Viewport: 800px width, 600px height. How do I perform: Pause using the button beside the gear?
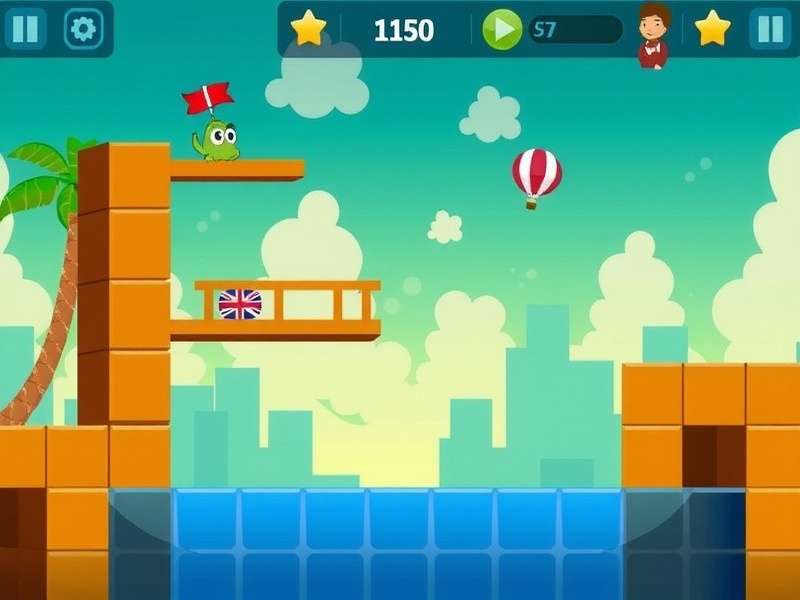25,29
